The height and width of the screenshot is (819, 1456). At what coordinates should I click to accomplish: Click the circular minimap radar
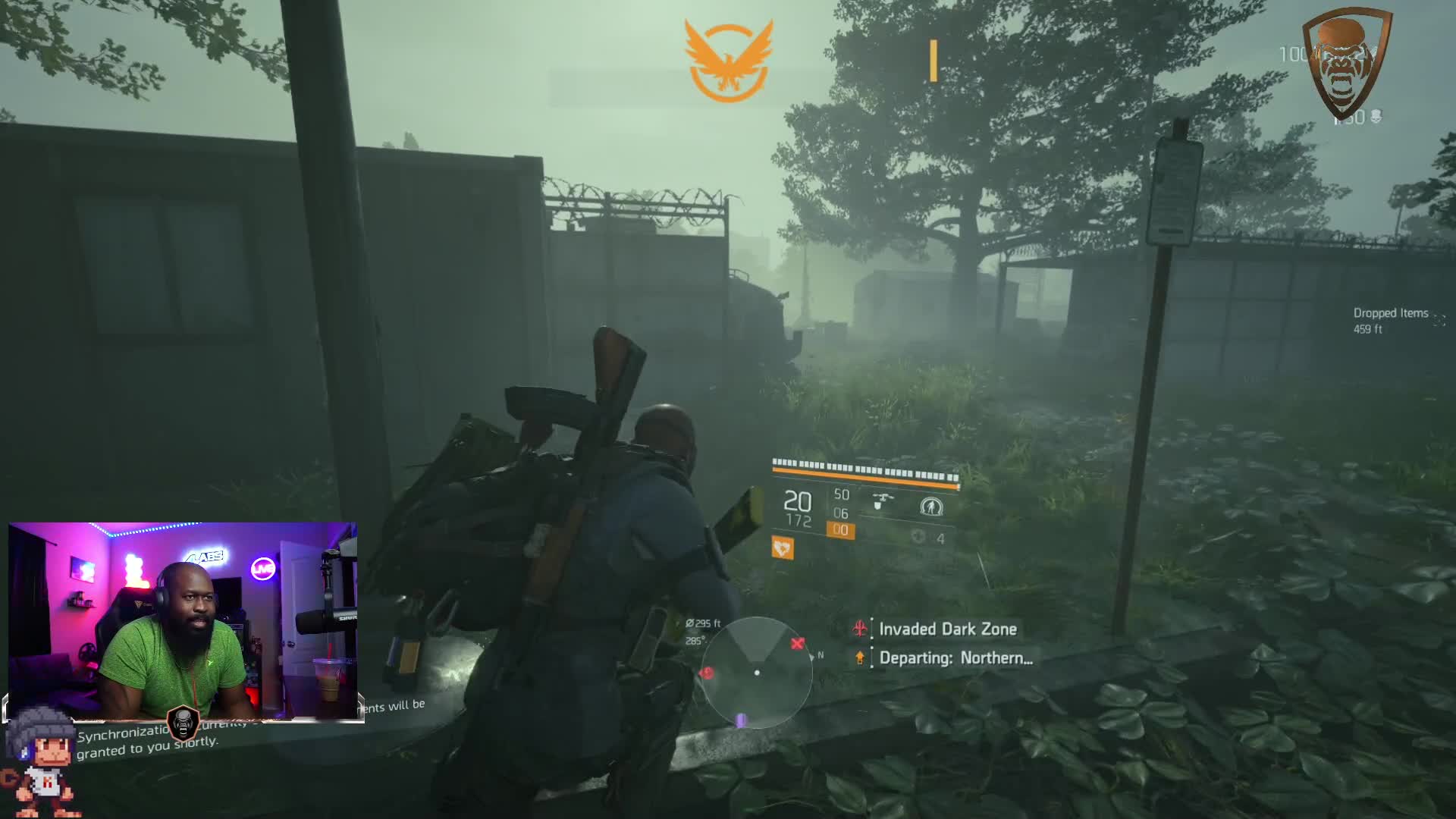tap(756, 672)
